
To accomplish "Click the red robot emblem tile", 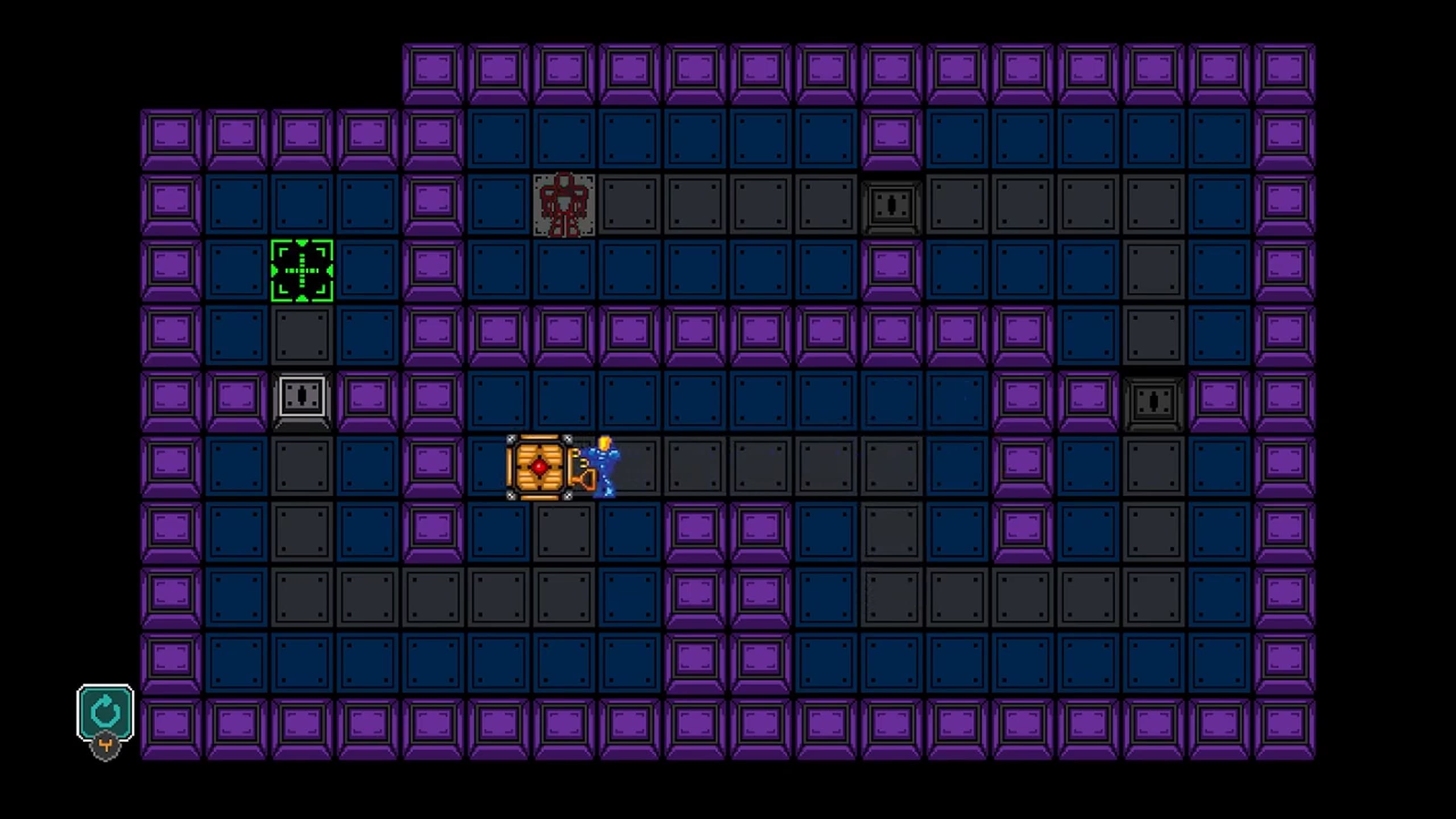I will pos(563,205).
